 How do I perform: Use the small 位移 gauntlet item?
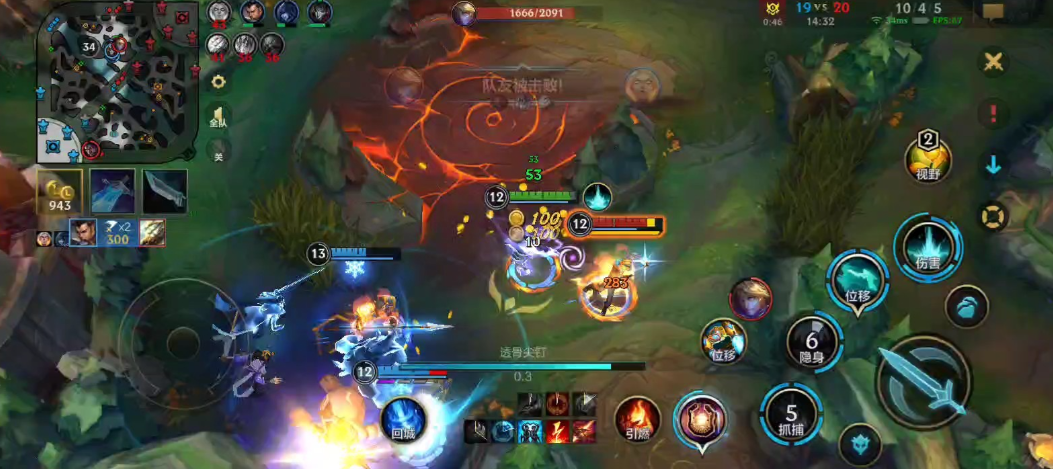pos(723,340)
